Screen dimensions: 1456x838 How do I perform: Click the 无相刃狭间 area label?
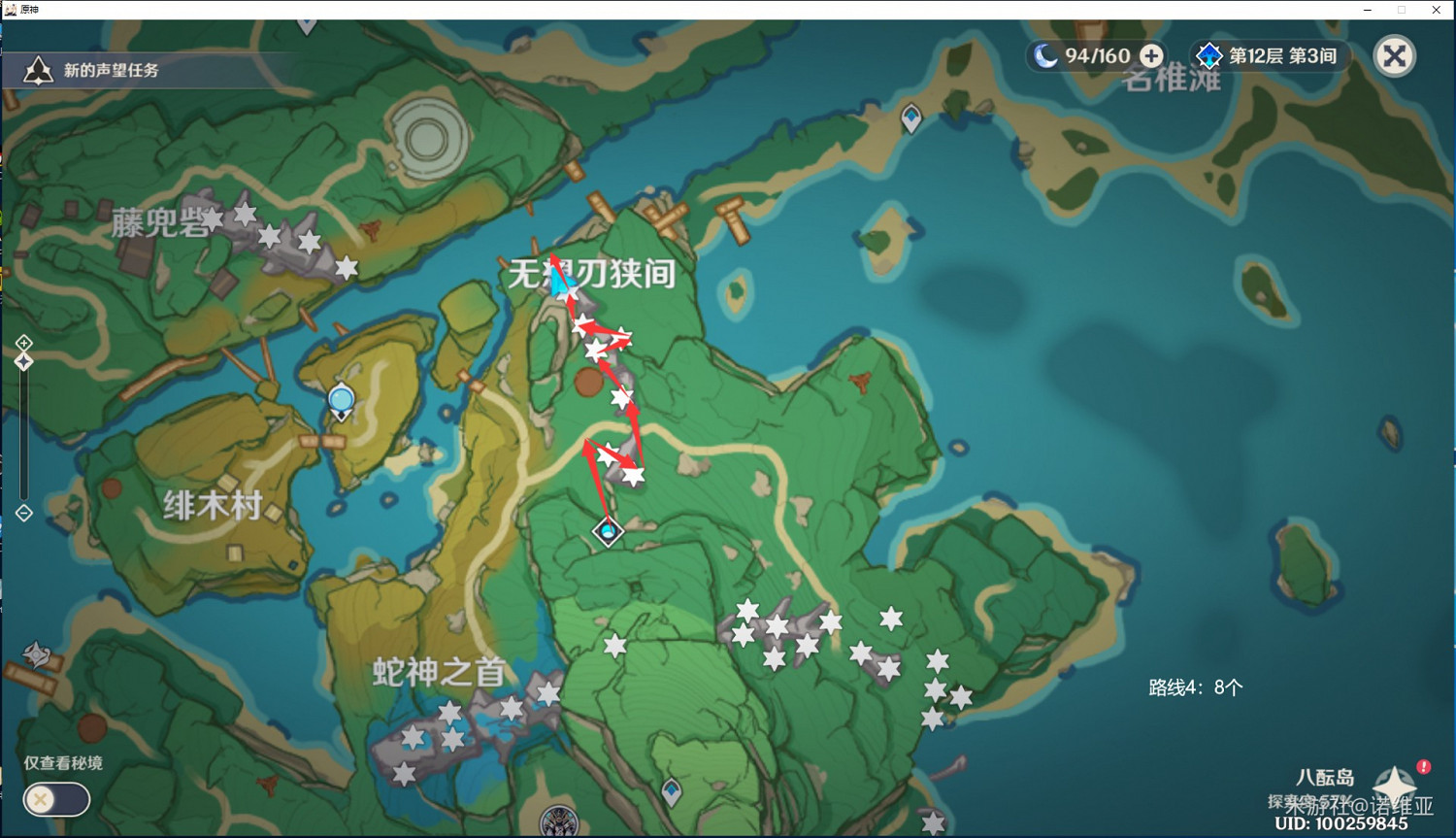pyautogui.click(x=590, y=273)
